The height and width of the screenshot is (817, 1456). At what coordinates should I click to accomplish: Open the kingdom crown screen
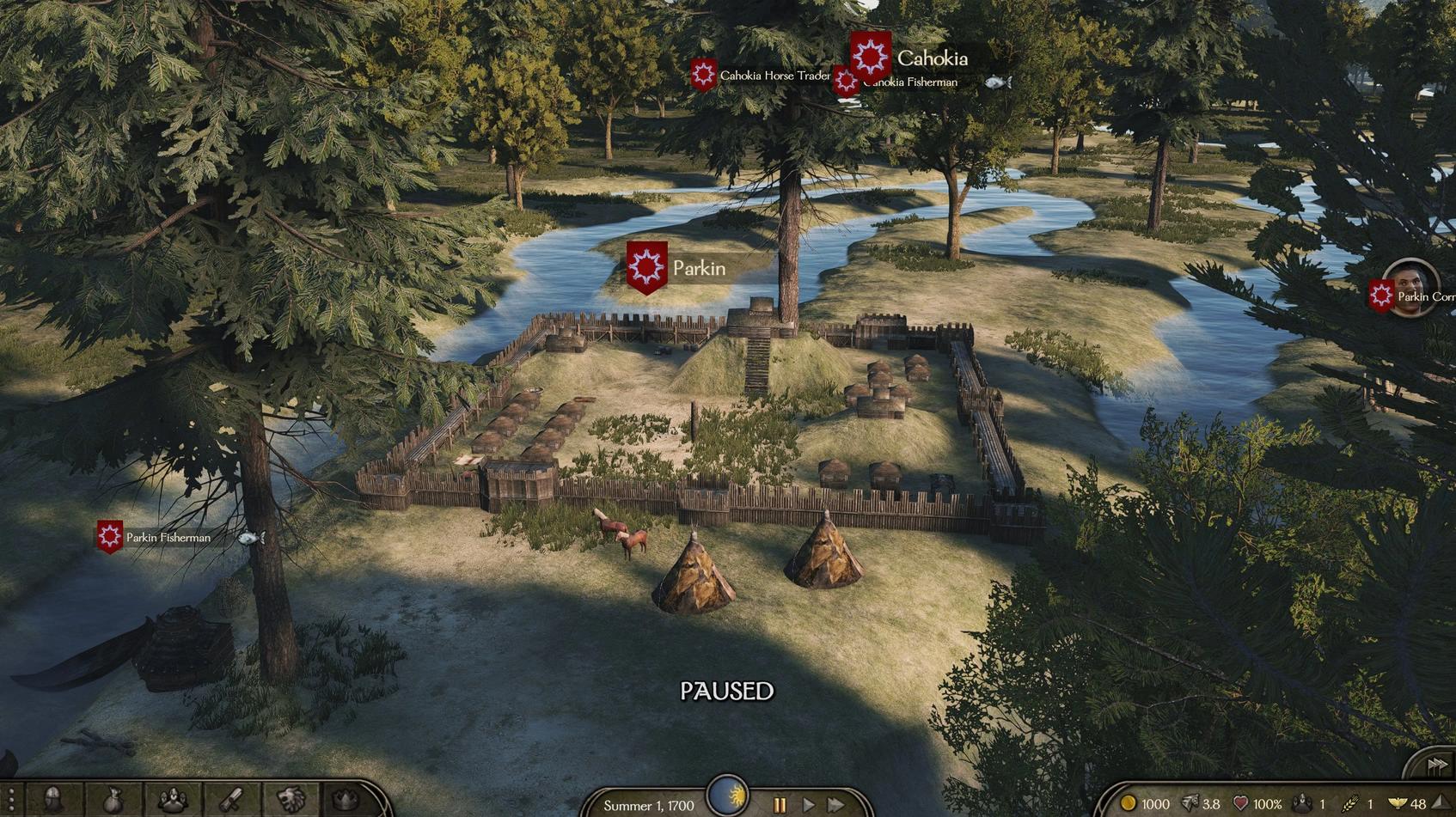[x=346, y=801]
